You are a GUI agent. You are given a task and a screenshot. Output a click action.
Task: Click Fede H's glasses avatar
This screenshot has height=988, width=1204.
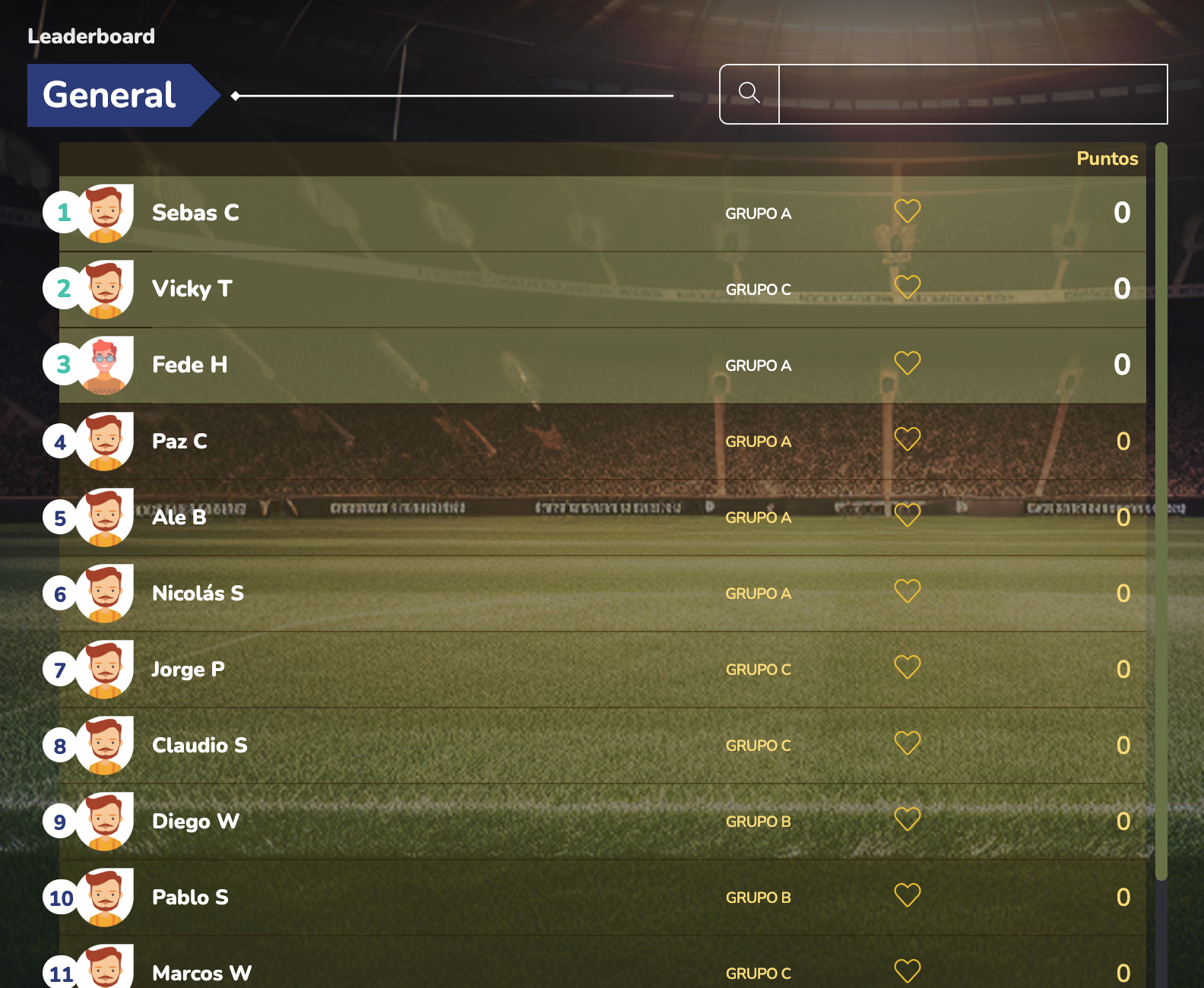click(x=105, y=366)
